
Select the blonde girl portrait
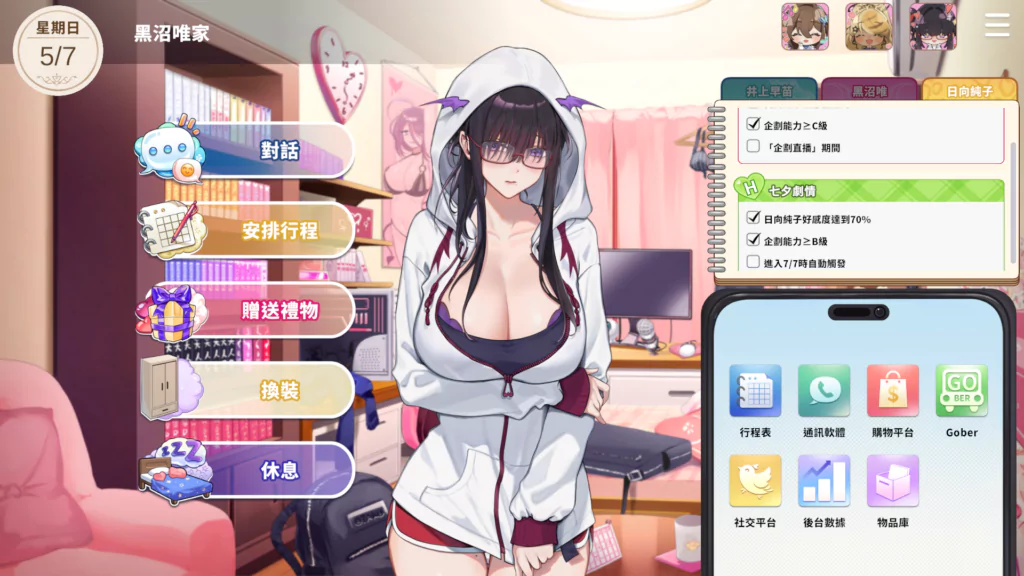869,27
